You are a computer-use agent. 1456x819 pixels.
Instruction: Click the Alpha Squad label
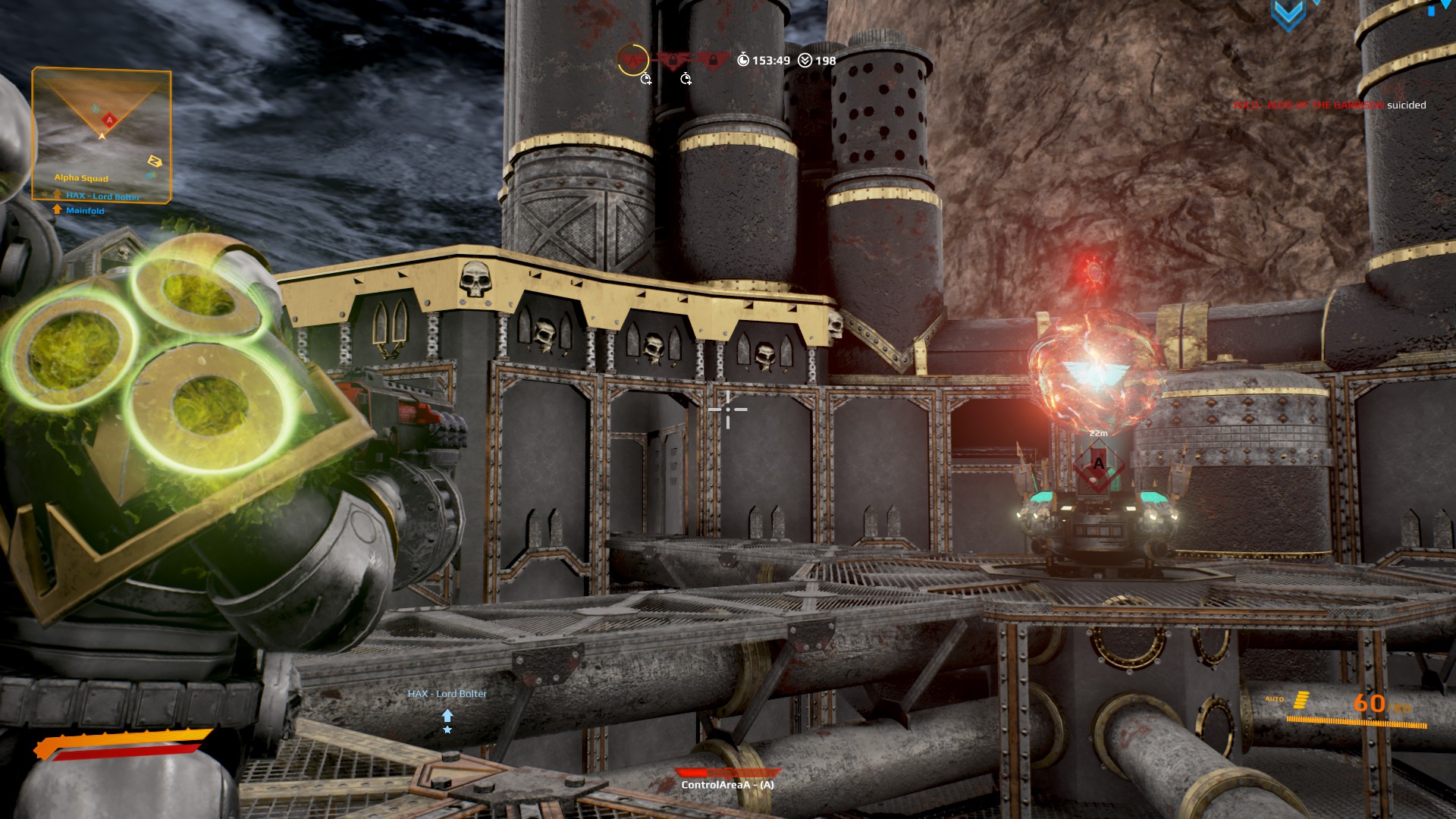pos(81,178)
